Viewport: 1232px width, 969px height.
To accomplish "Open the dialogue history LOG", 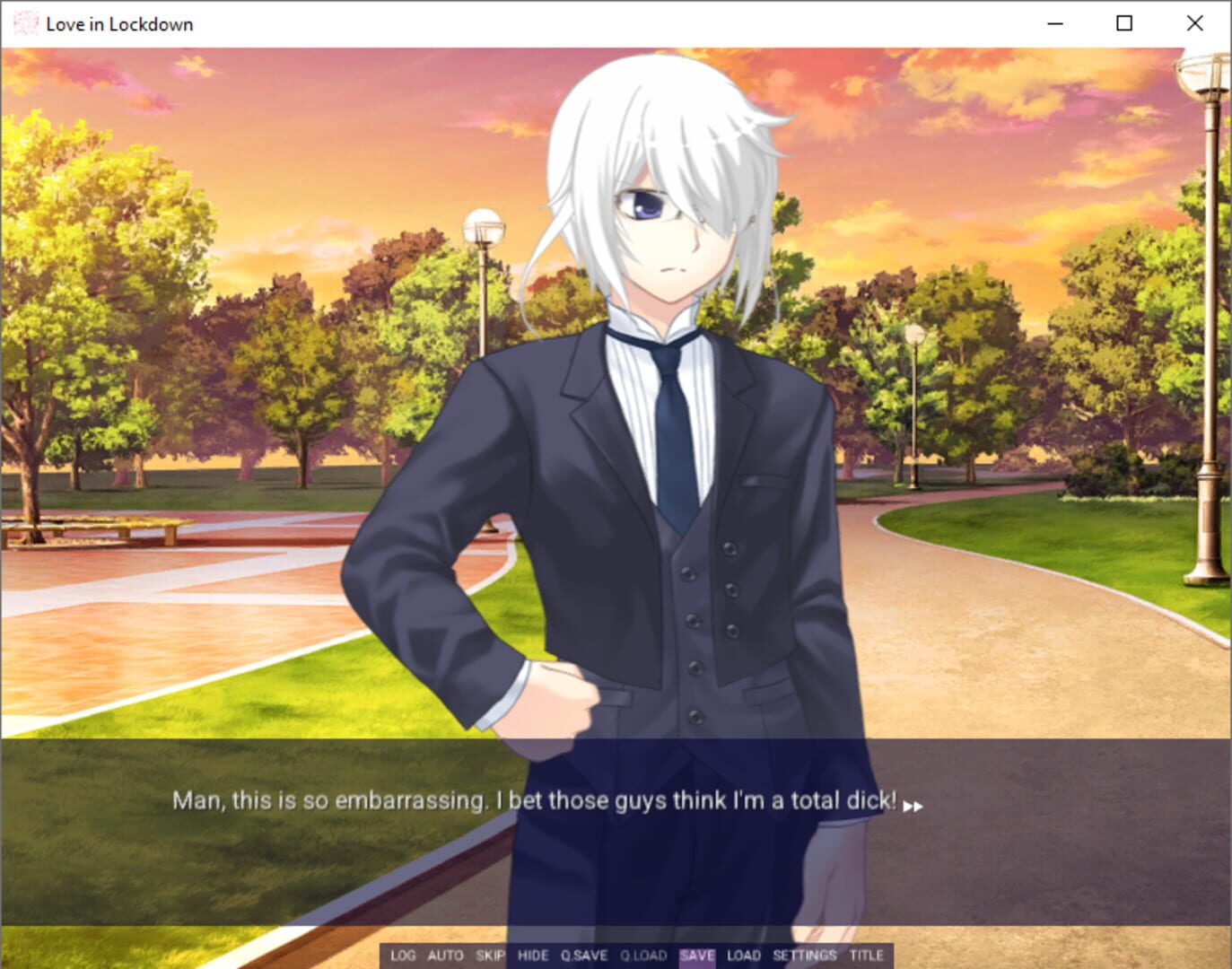I will coord(403,956).
